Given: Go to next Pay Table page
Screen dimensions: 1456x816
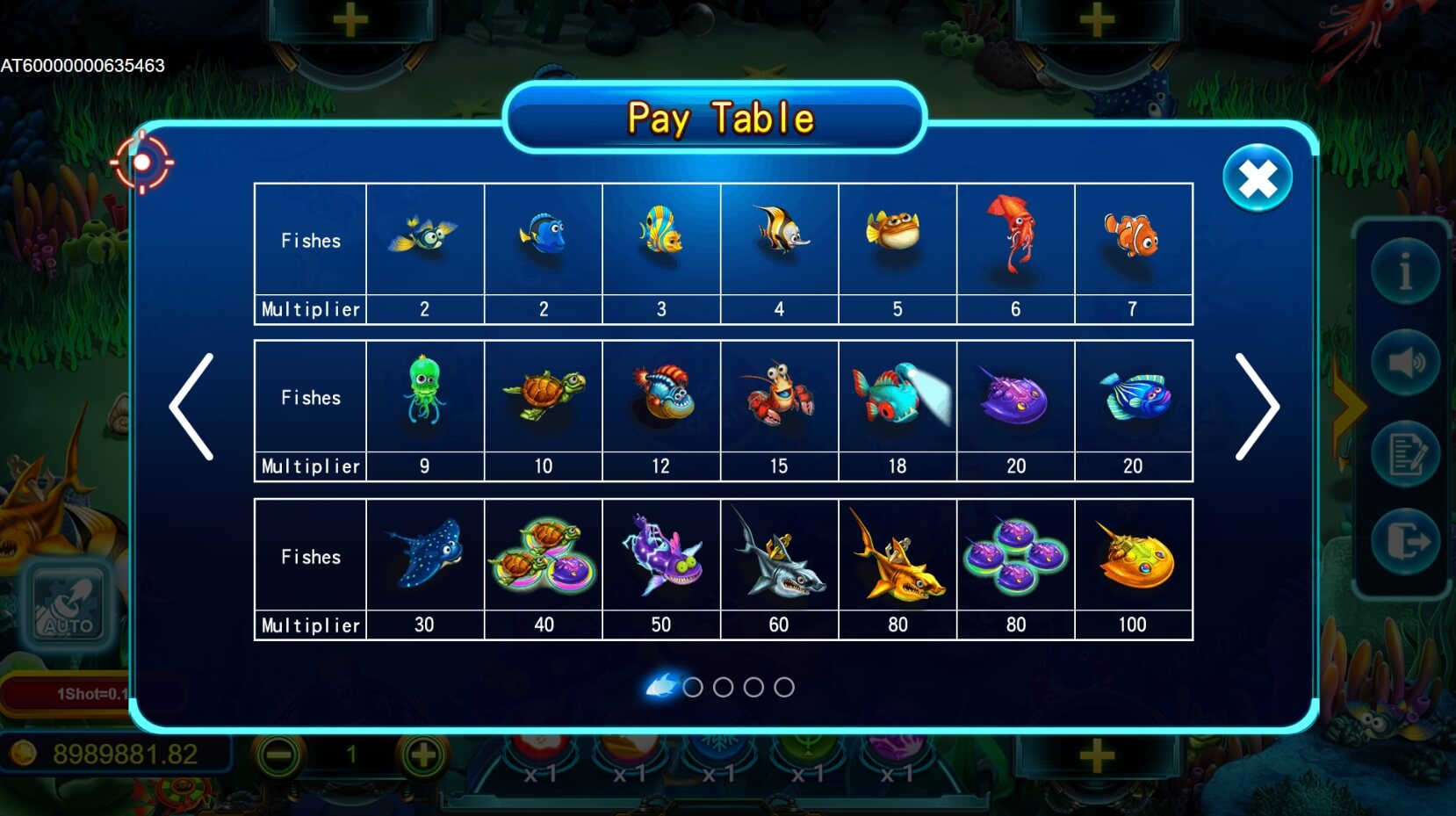Looking at the screenshot, I should tap(1257, 407).
